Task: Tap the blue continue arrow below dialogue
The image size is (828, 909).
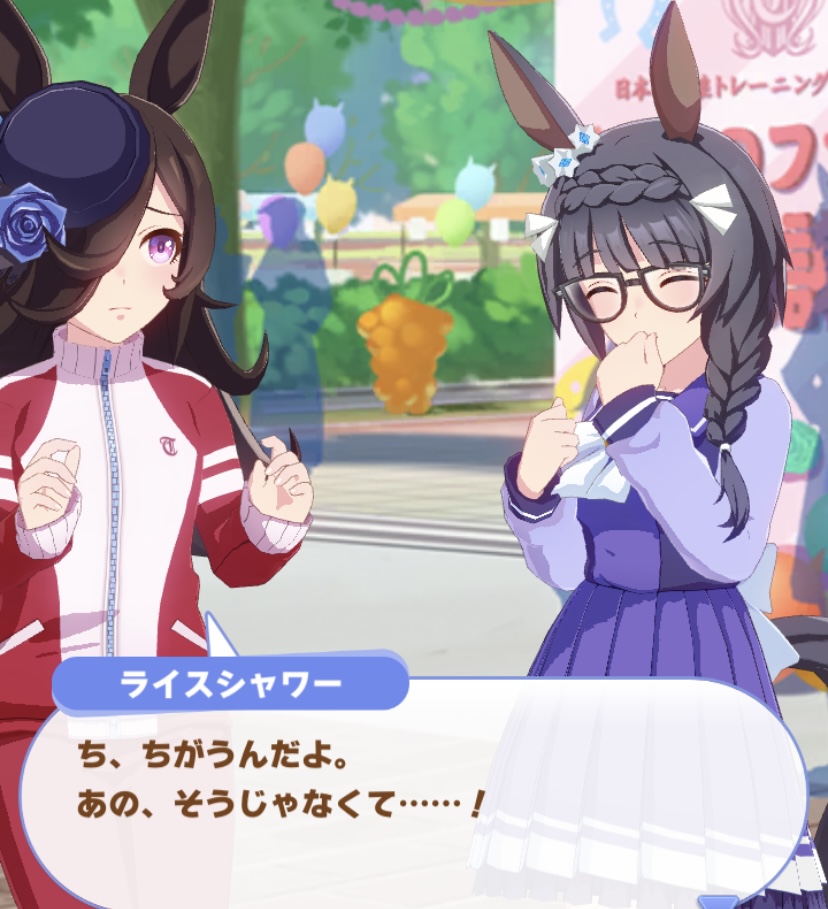Action: click(716, 902)
